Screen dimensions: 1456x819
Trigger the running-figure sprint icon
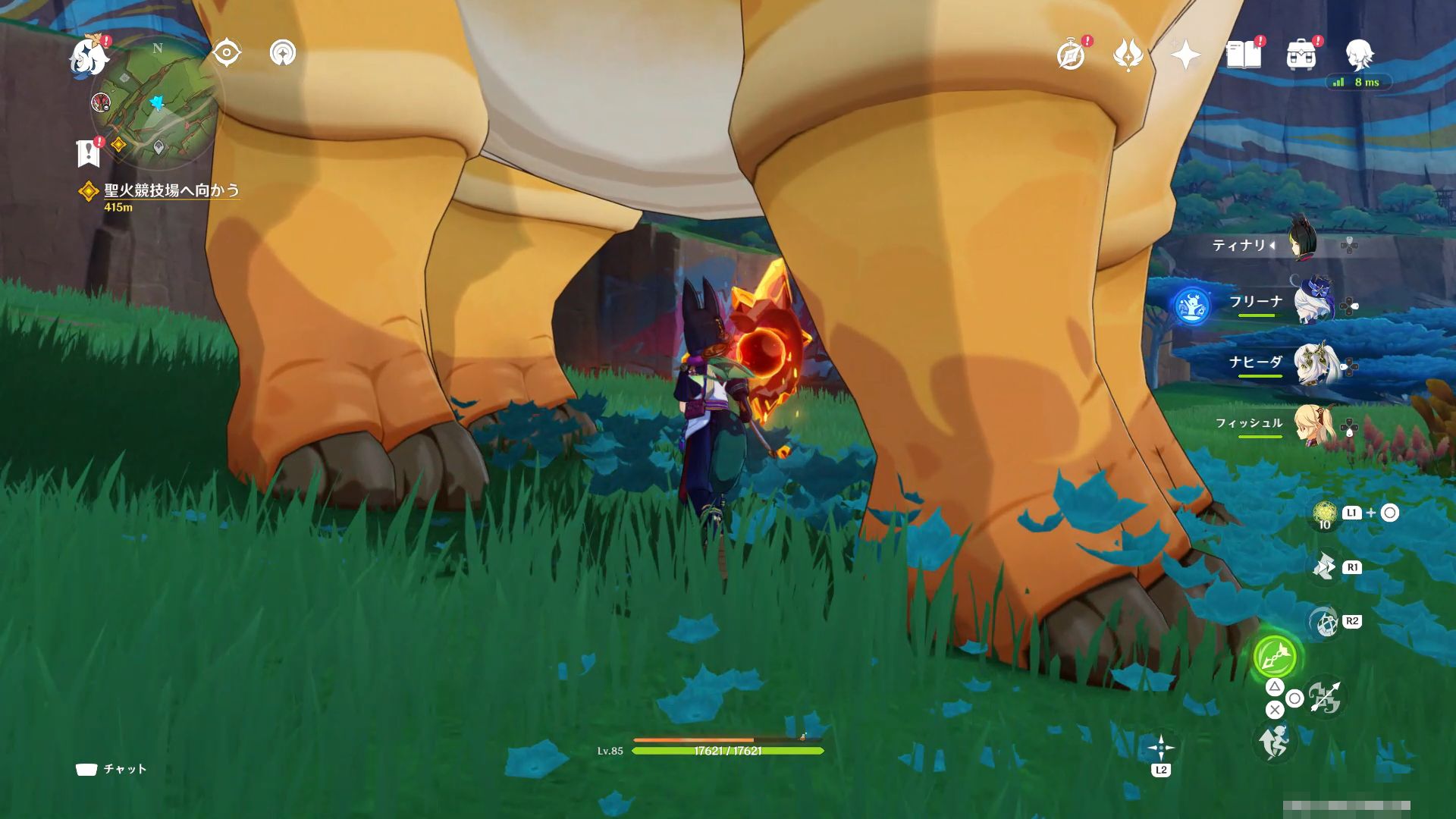tap(1274, 741)
